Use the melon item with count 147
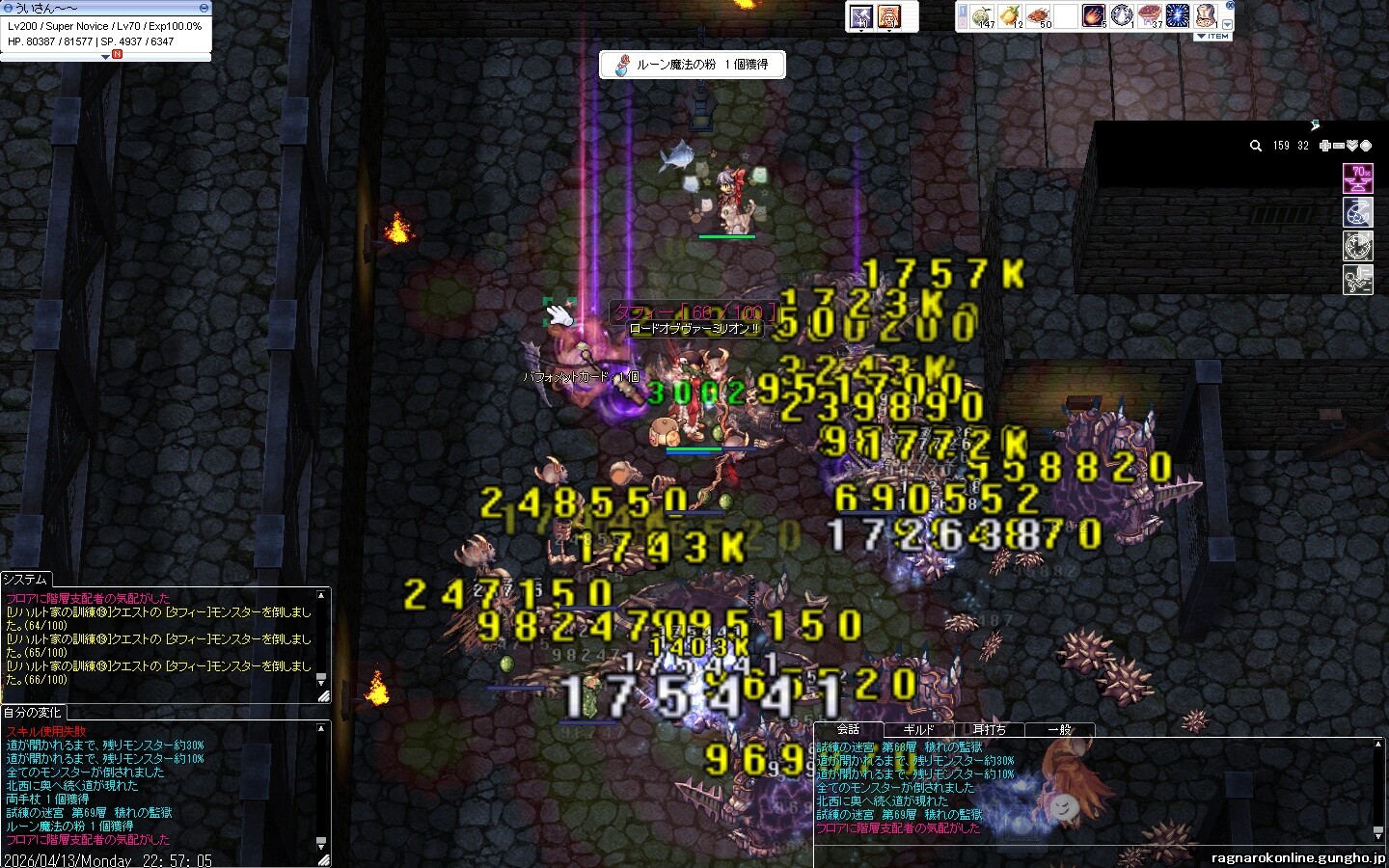The image size is (1389, 868). coord(982,16)
